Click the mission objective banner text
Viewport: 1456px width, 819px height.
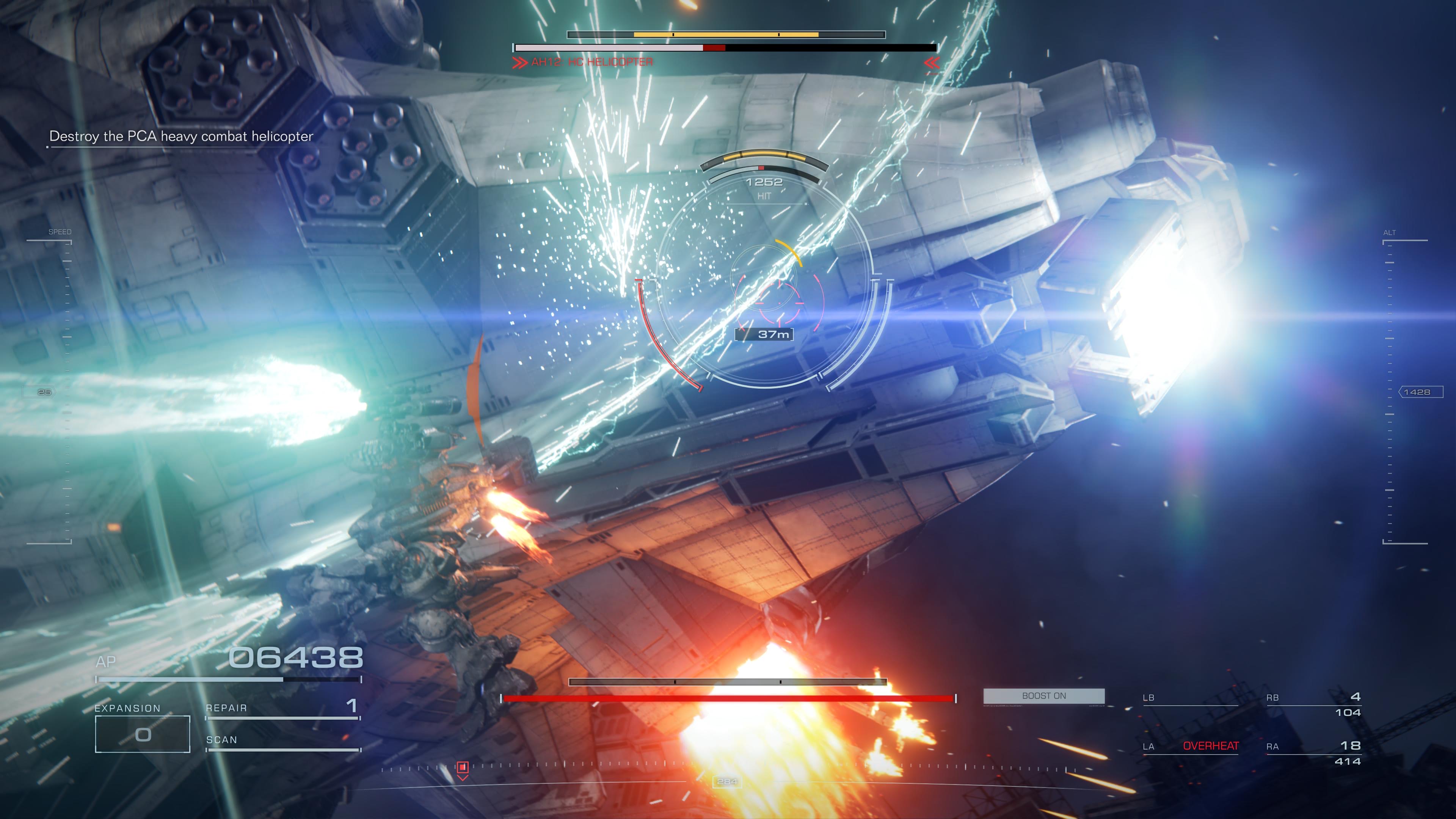(181, 137)
